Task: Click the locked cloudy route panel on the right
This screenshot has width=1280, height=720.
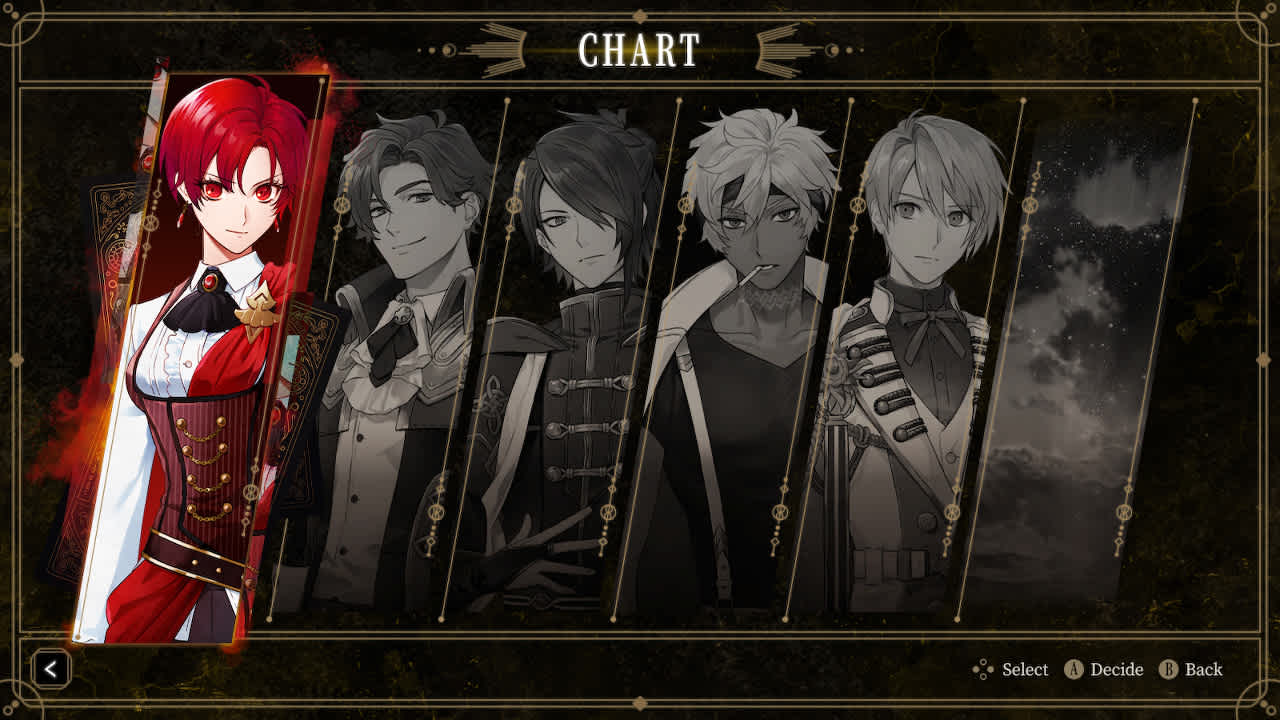Action: click(1090, 350)
